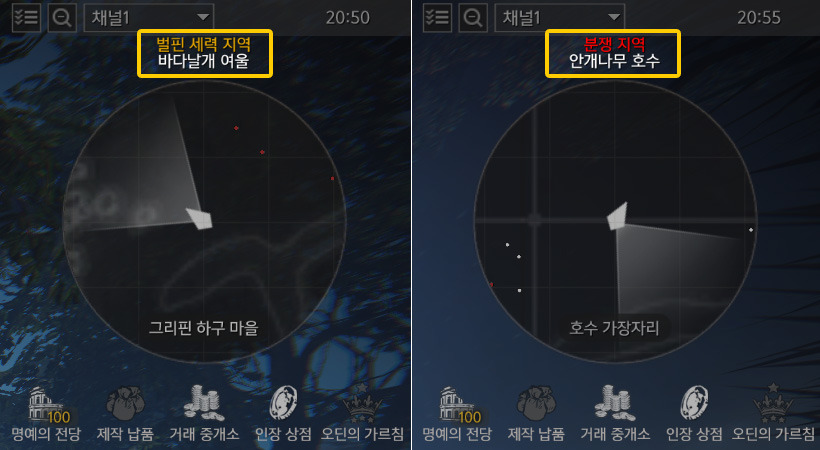Click the magnifier icon in the 바다날개 여울 panel
This screenshot has width=820, height=450.
(x=62, y=17)
